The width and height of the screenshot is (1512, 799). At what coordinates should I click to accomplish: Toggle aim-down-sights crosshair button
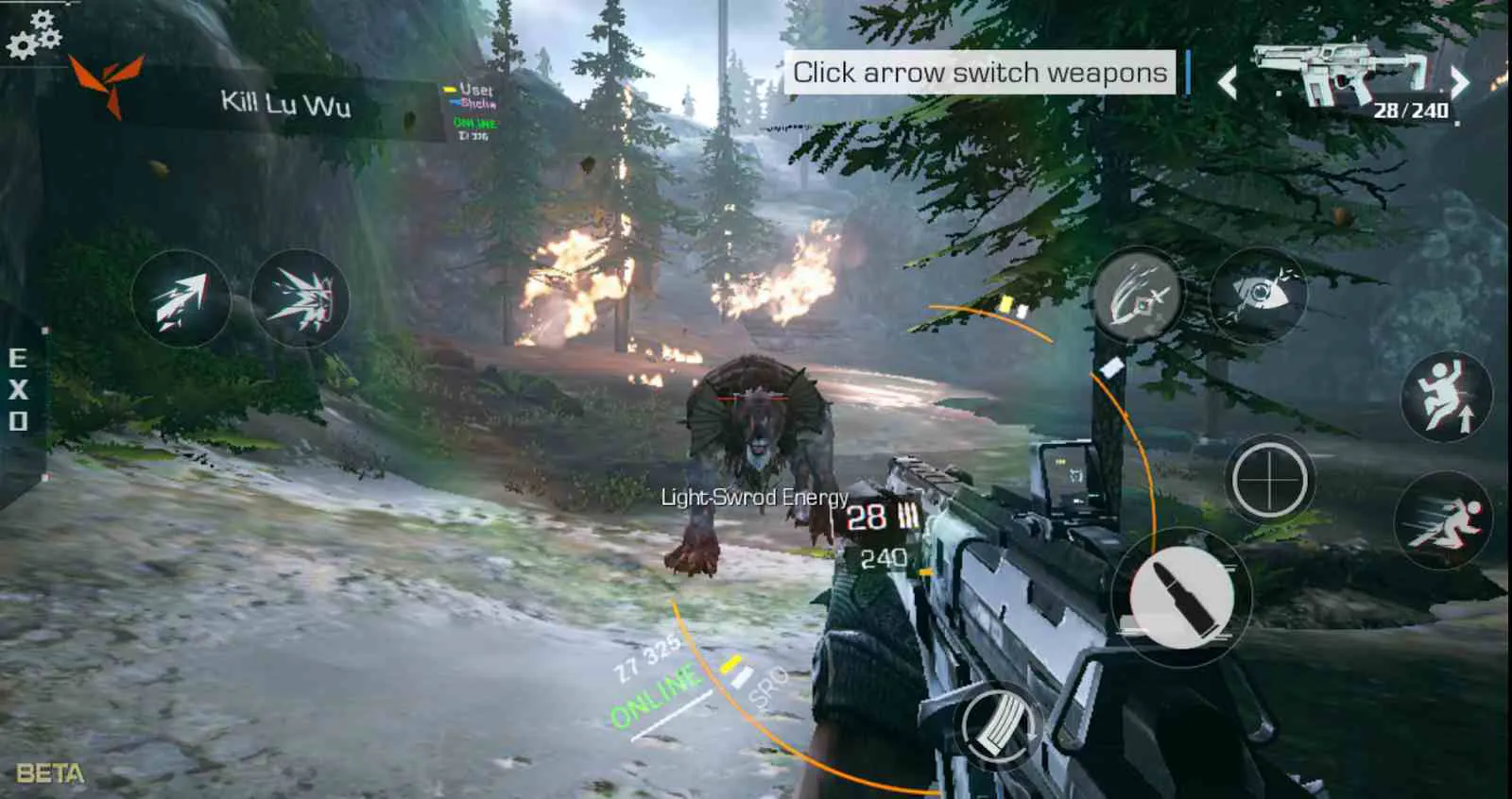coord(1269,480)
